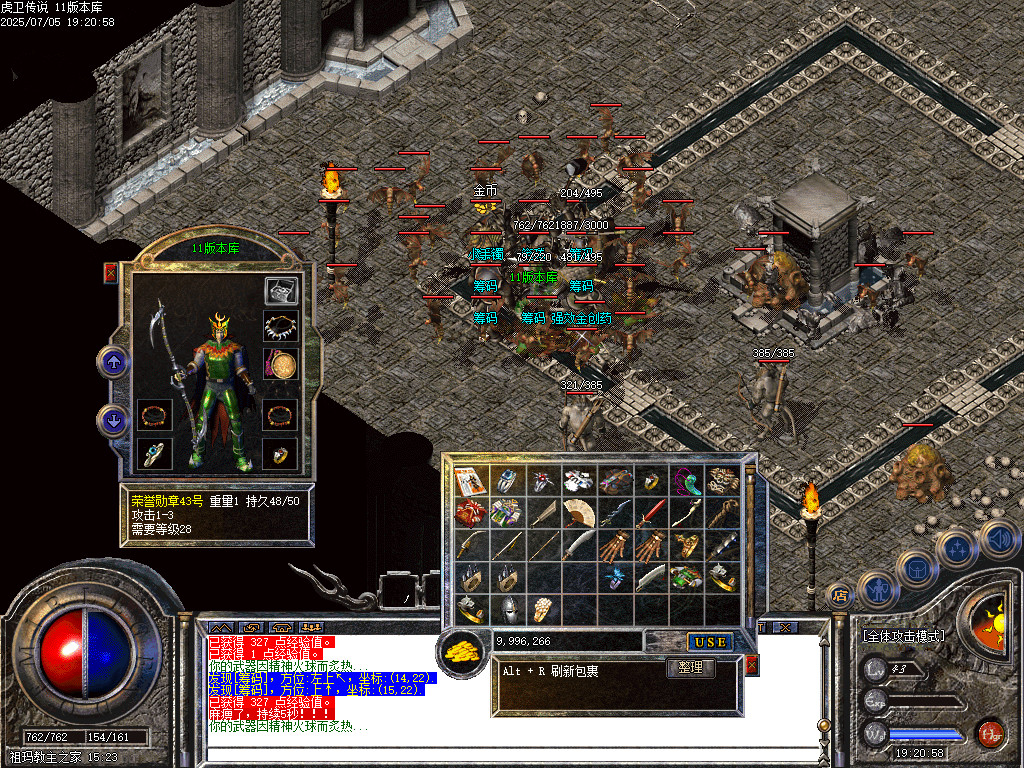Select the red sword in the bag
Viewport: 1024px width, 768px height.
[x=648, y=512]
